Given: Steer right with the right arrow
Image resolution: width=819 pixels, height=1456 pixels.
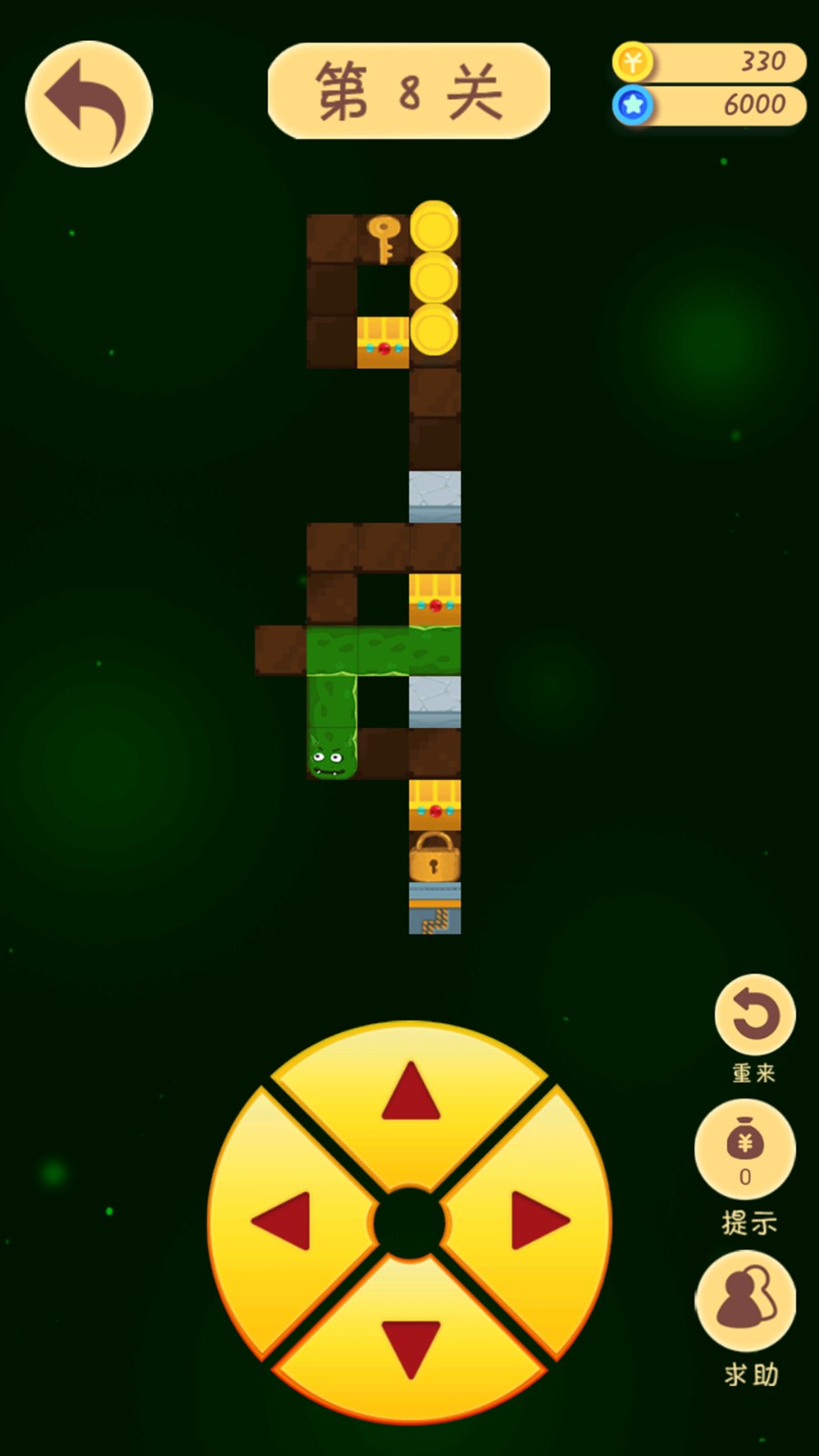Looking at the screenshot, I should tap(539, 1221).
